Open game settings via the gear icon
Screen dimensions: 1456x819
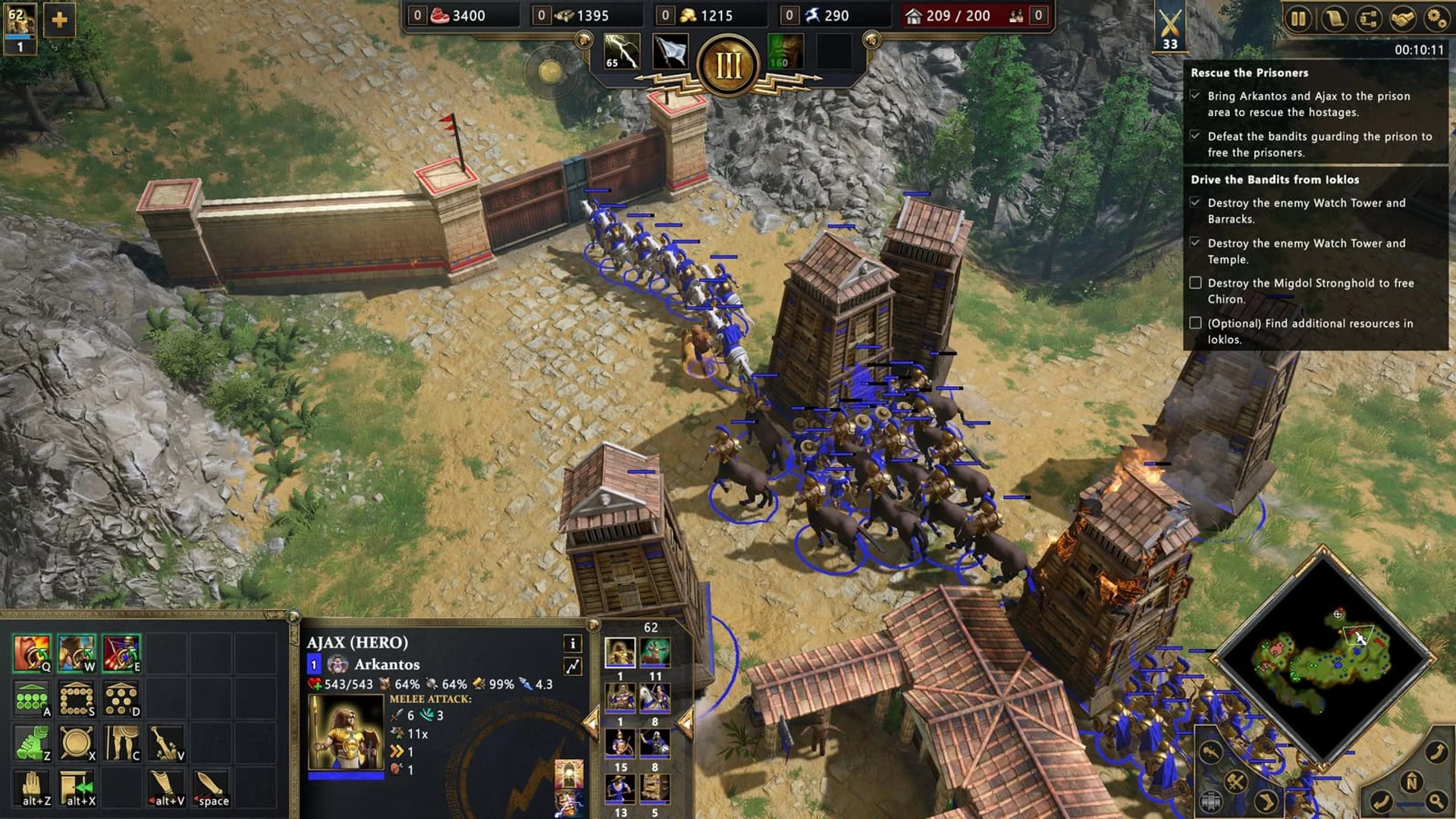pyautogui.click(x=1437, y=19)
